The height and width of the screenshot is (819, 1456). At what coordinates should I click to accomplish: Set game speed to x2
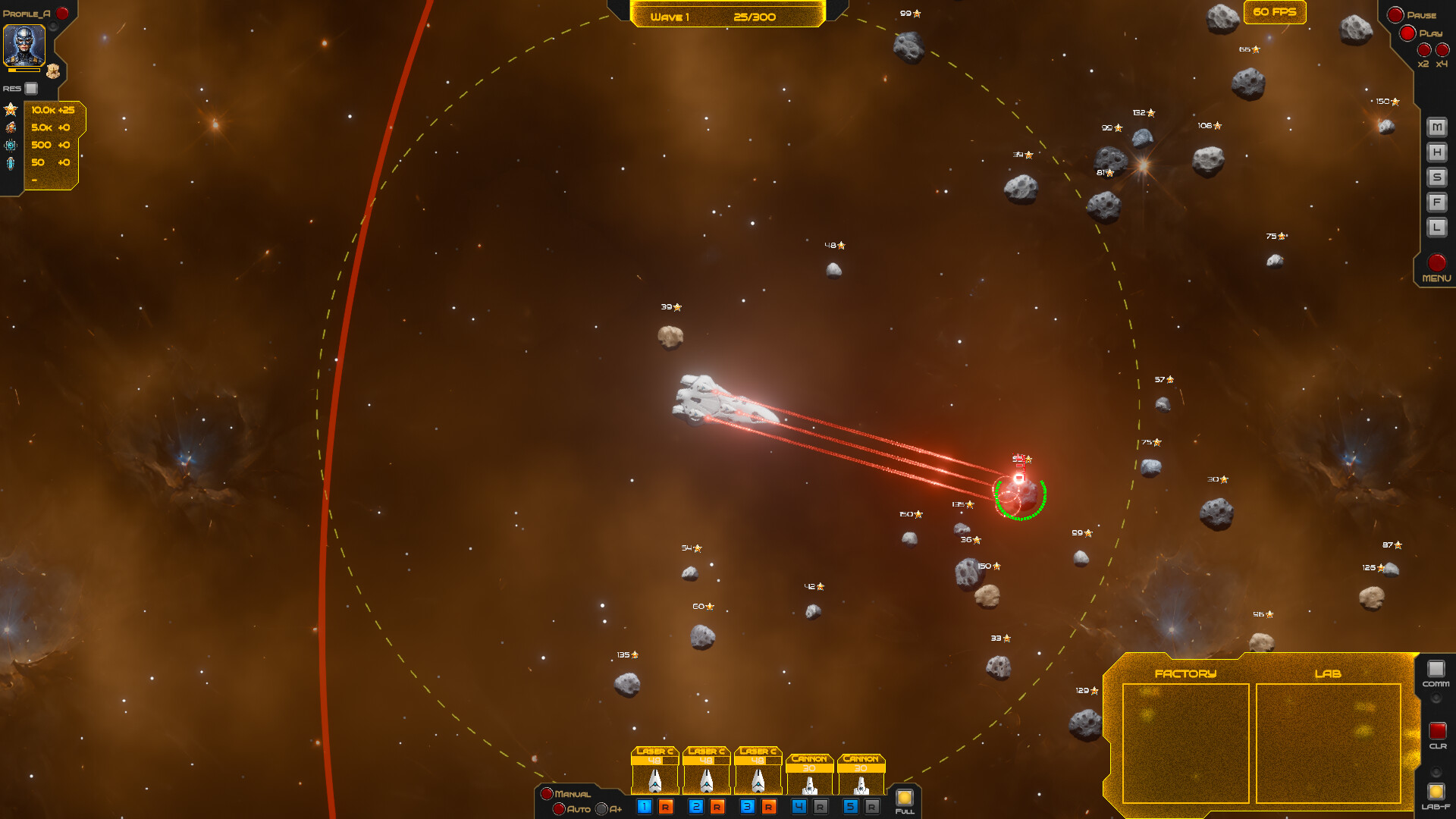pos(1423,51)
